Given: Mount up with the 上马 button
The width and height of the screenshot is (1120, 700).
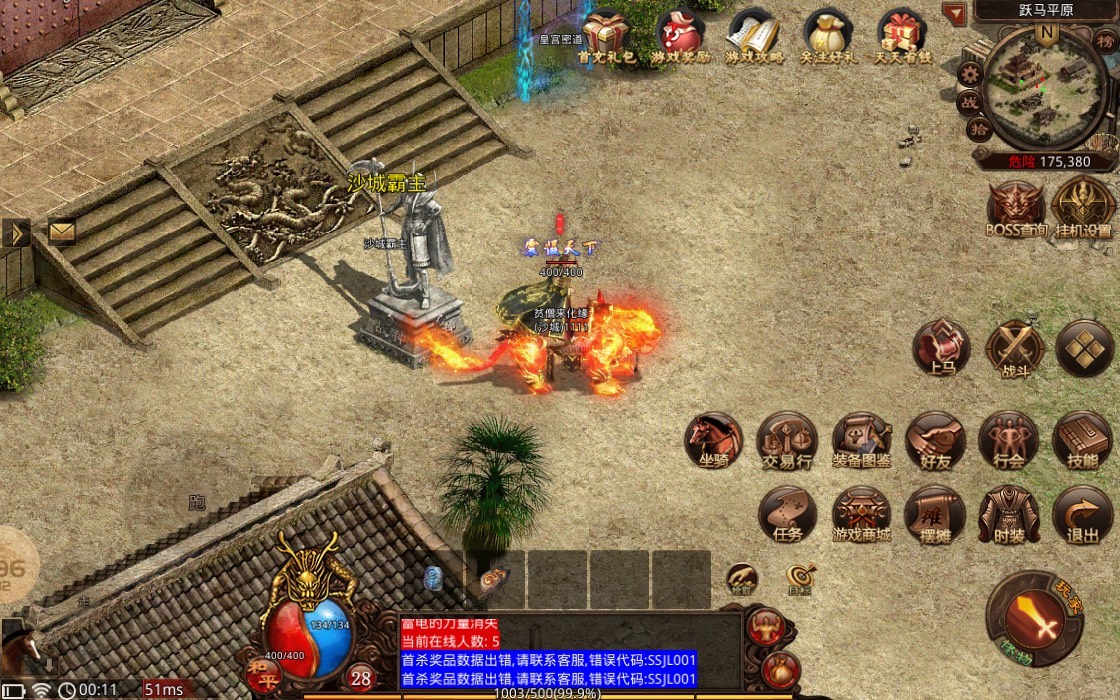Looking at the screenshot, I should coord(941,348).
